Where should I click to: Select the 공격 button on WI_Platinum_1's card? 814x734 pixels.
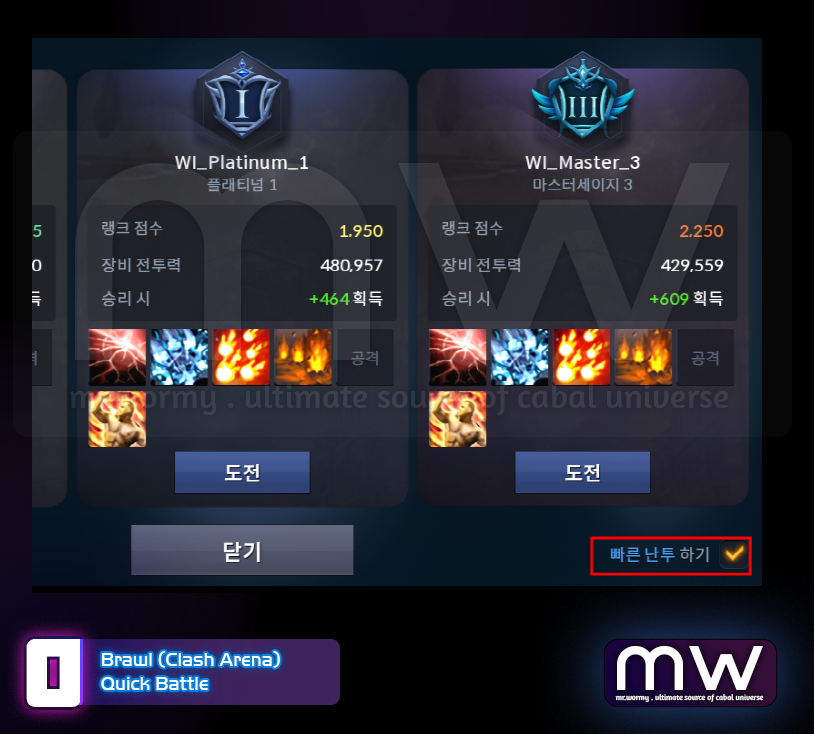coord(366,357)
